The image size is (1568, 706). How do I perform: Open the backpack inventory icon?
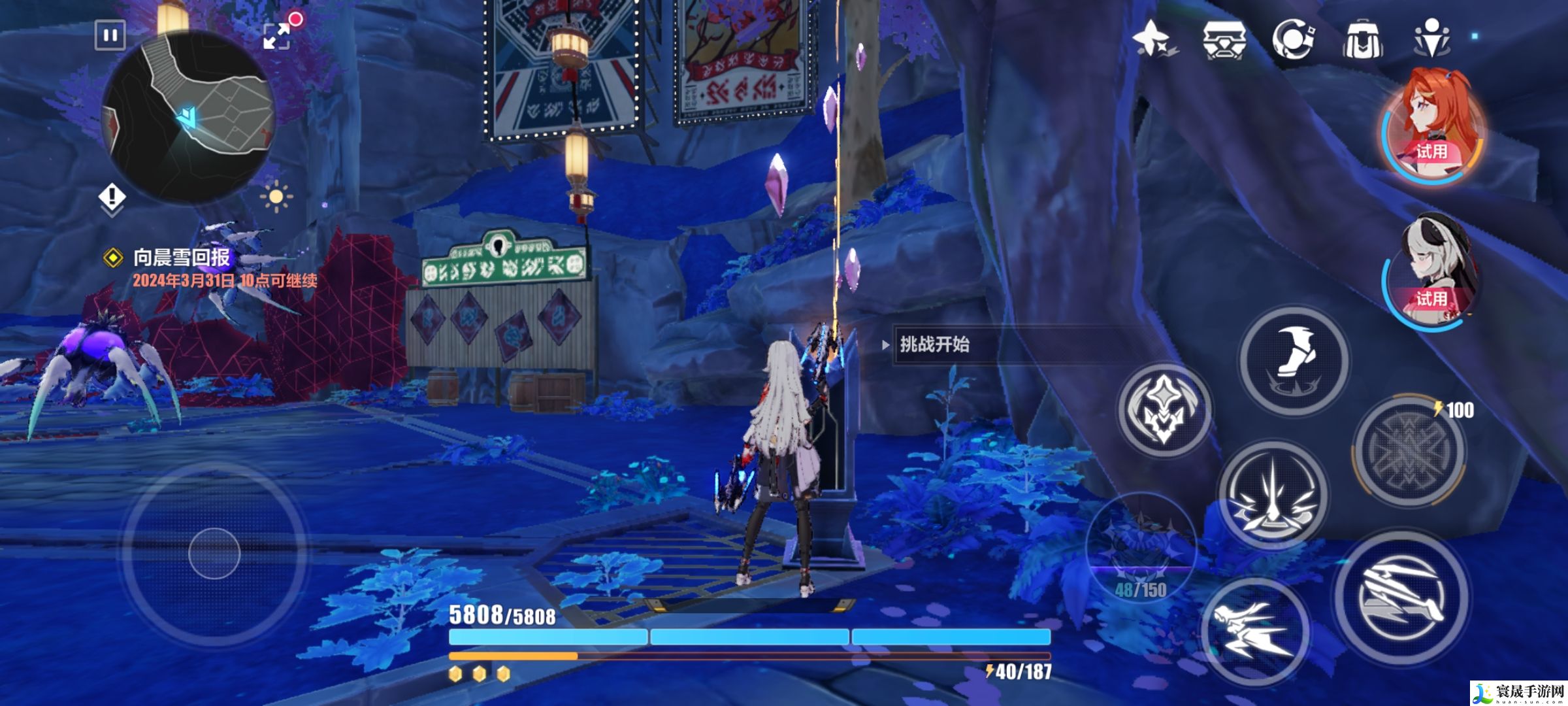coord(1362,39)
